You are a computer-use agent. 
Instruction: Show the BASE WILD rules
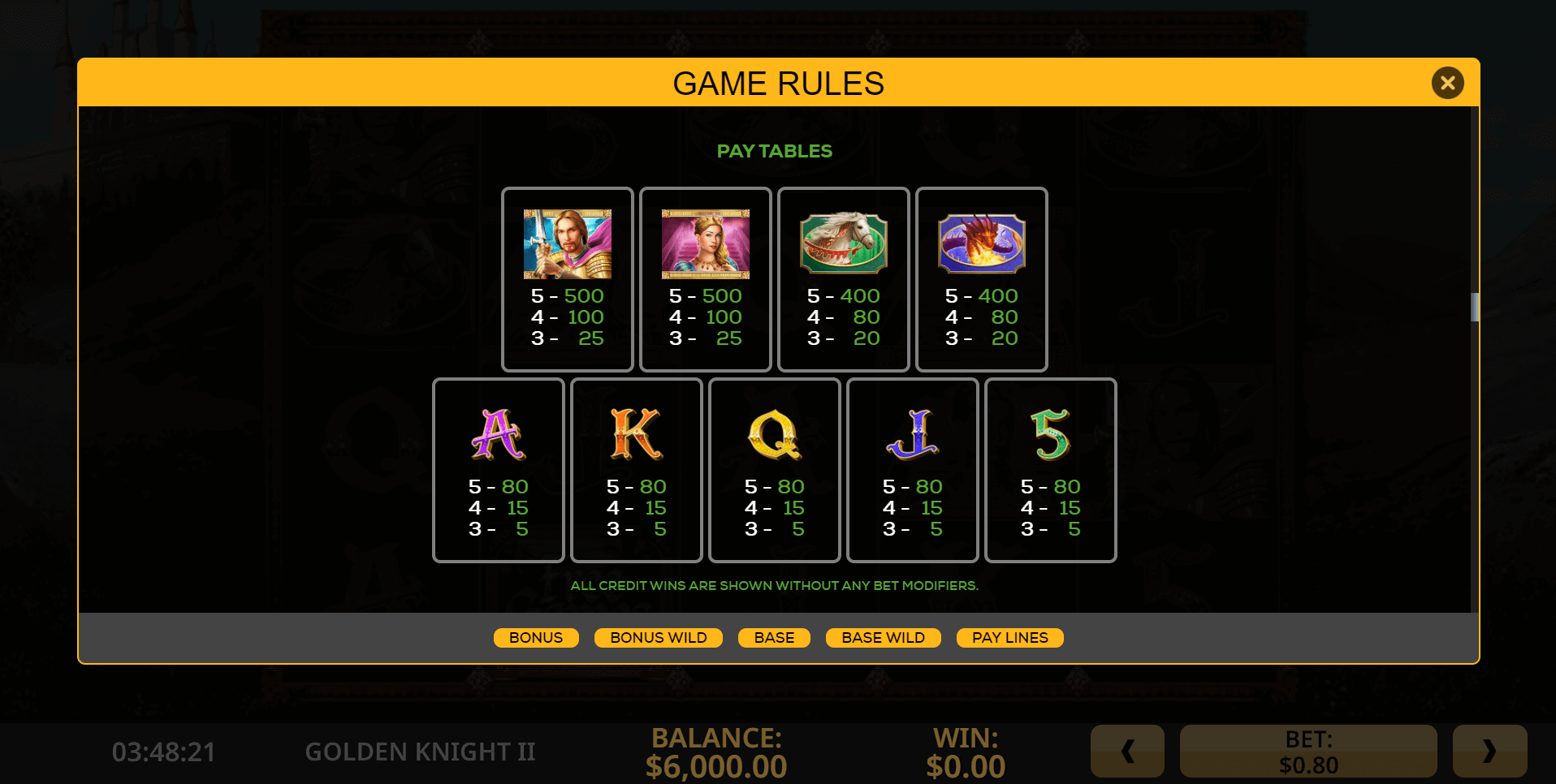pyautogui.click(x=883, y=638)
